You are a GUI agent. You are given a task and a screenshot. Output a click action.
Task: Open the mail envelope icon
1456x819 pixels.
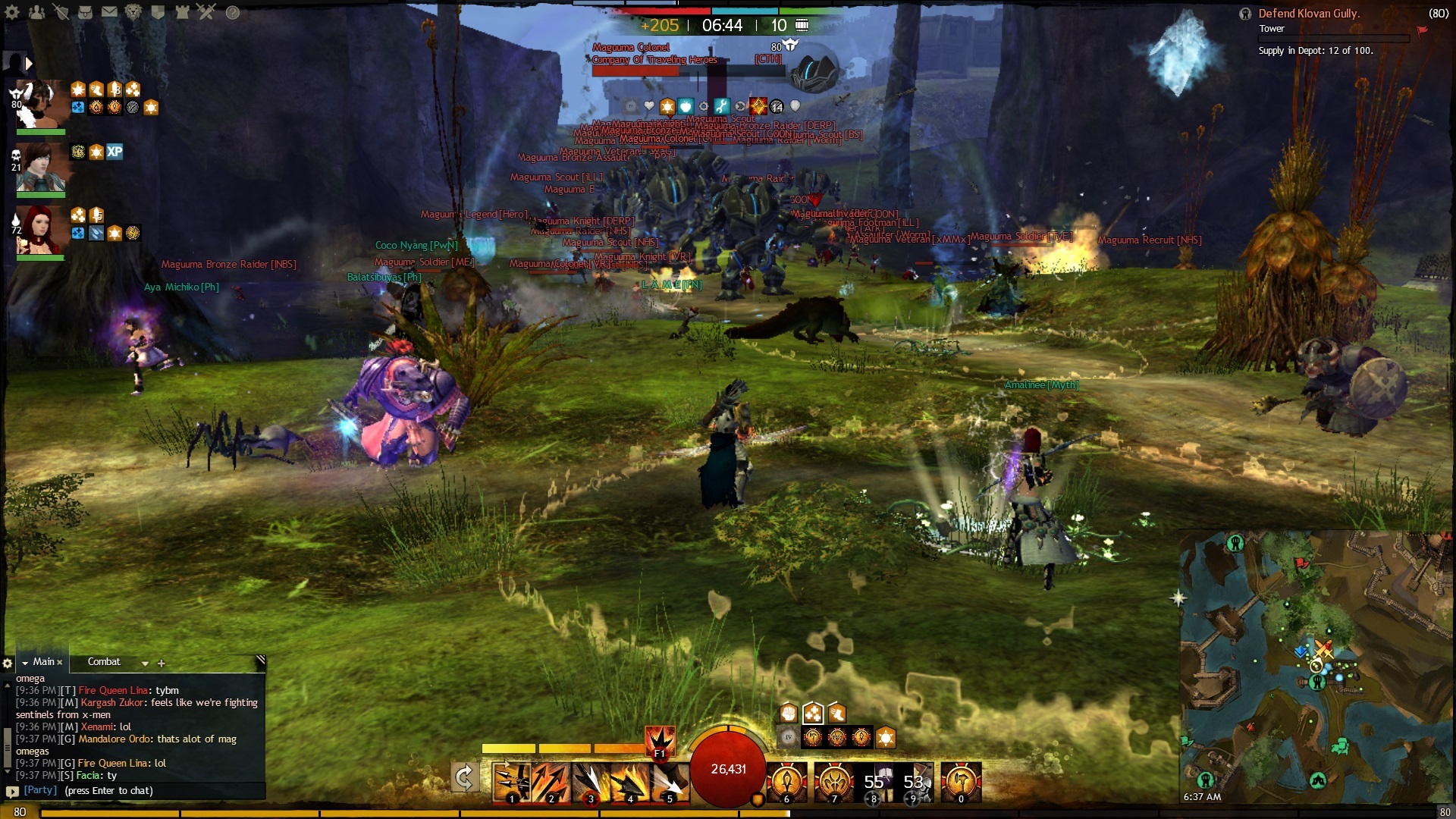tap(109, 12)
